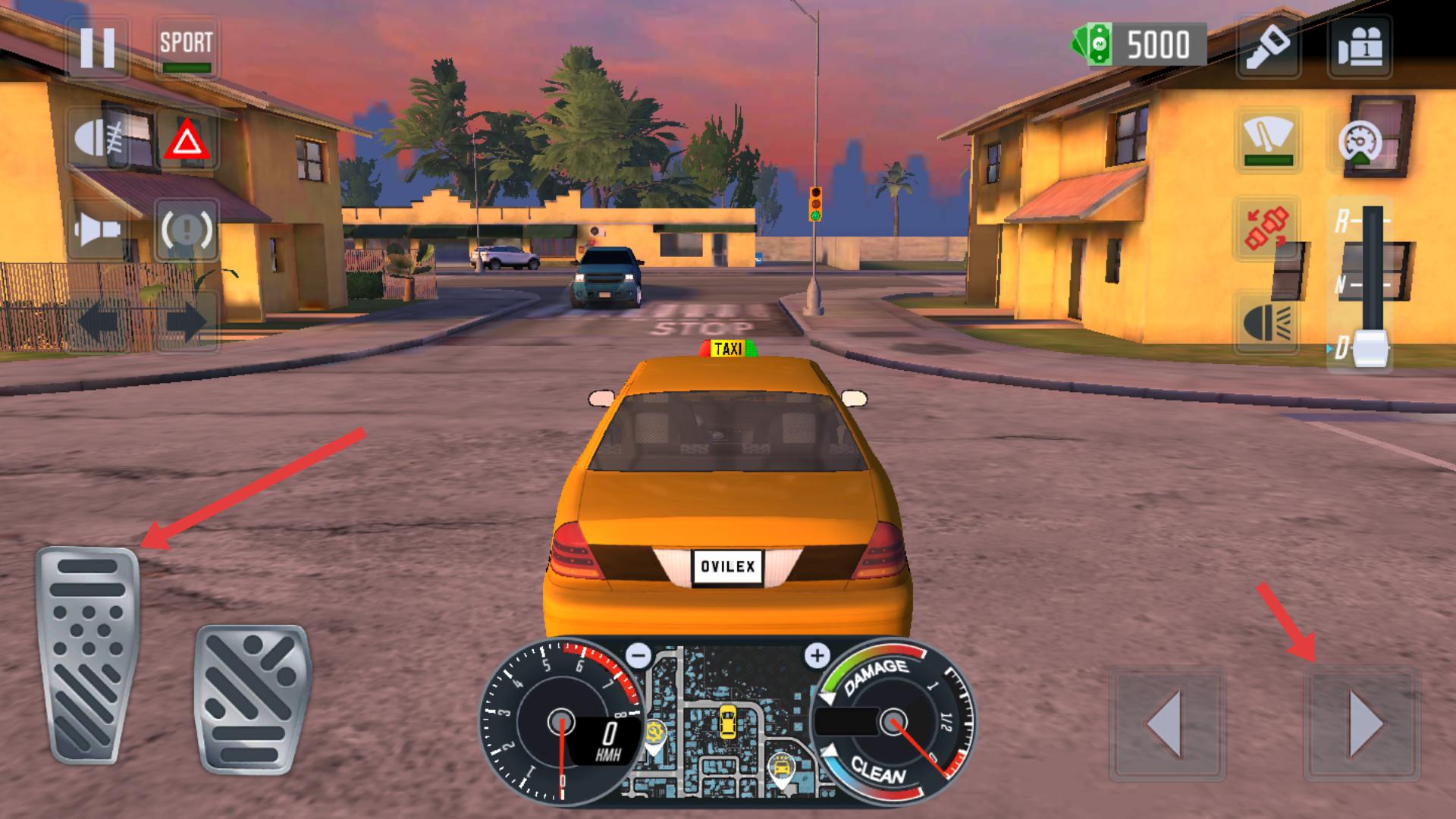This screenshot has width=1456, height=819.
Task: Fasten the seat belt
Action: click(1266, 227)
